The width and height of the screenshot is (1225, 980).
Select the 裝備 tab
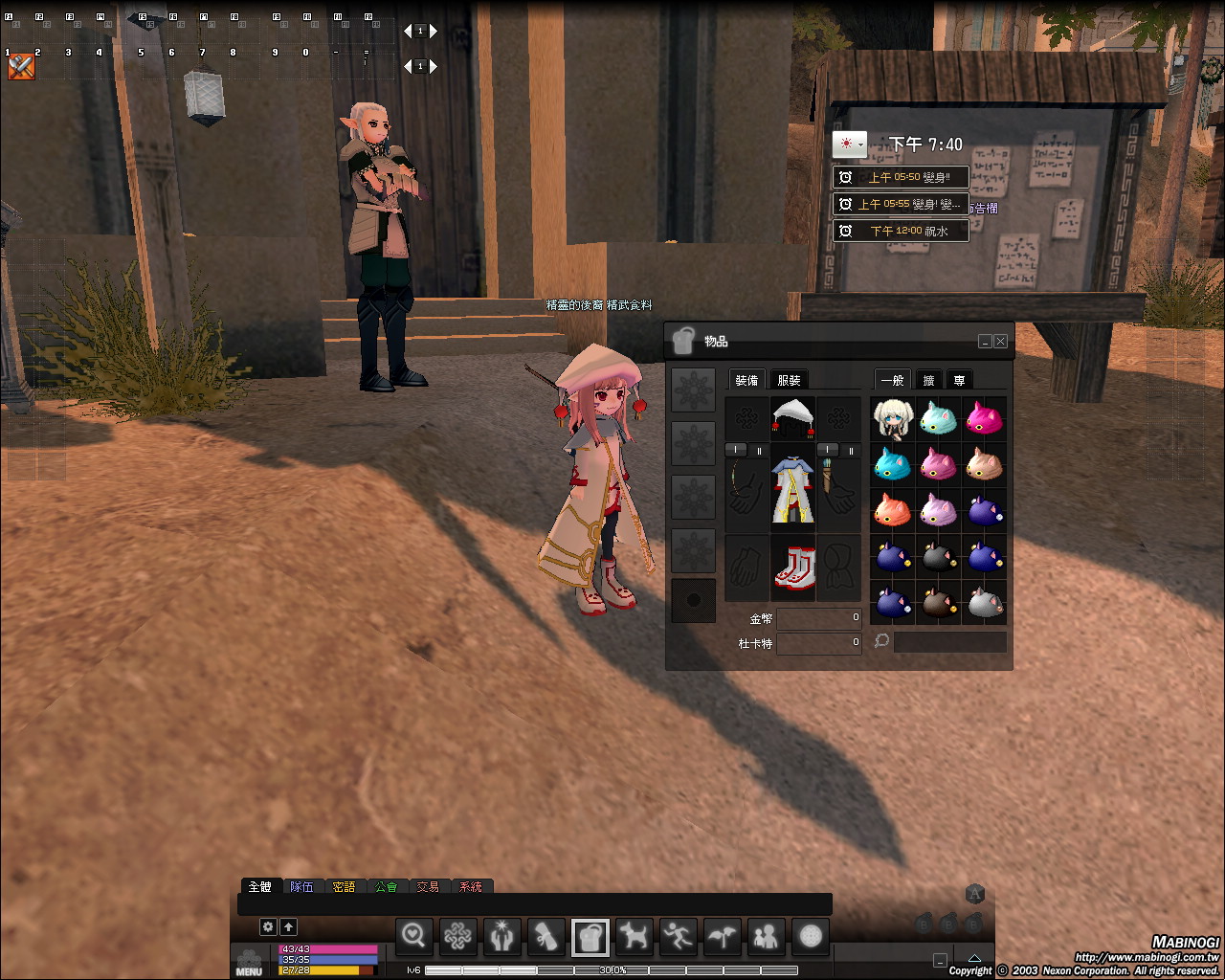tap(746, 380)
